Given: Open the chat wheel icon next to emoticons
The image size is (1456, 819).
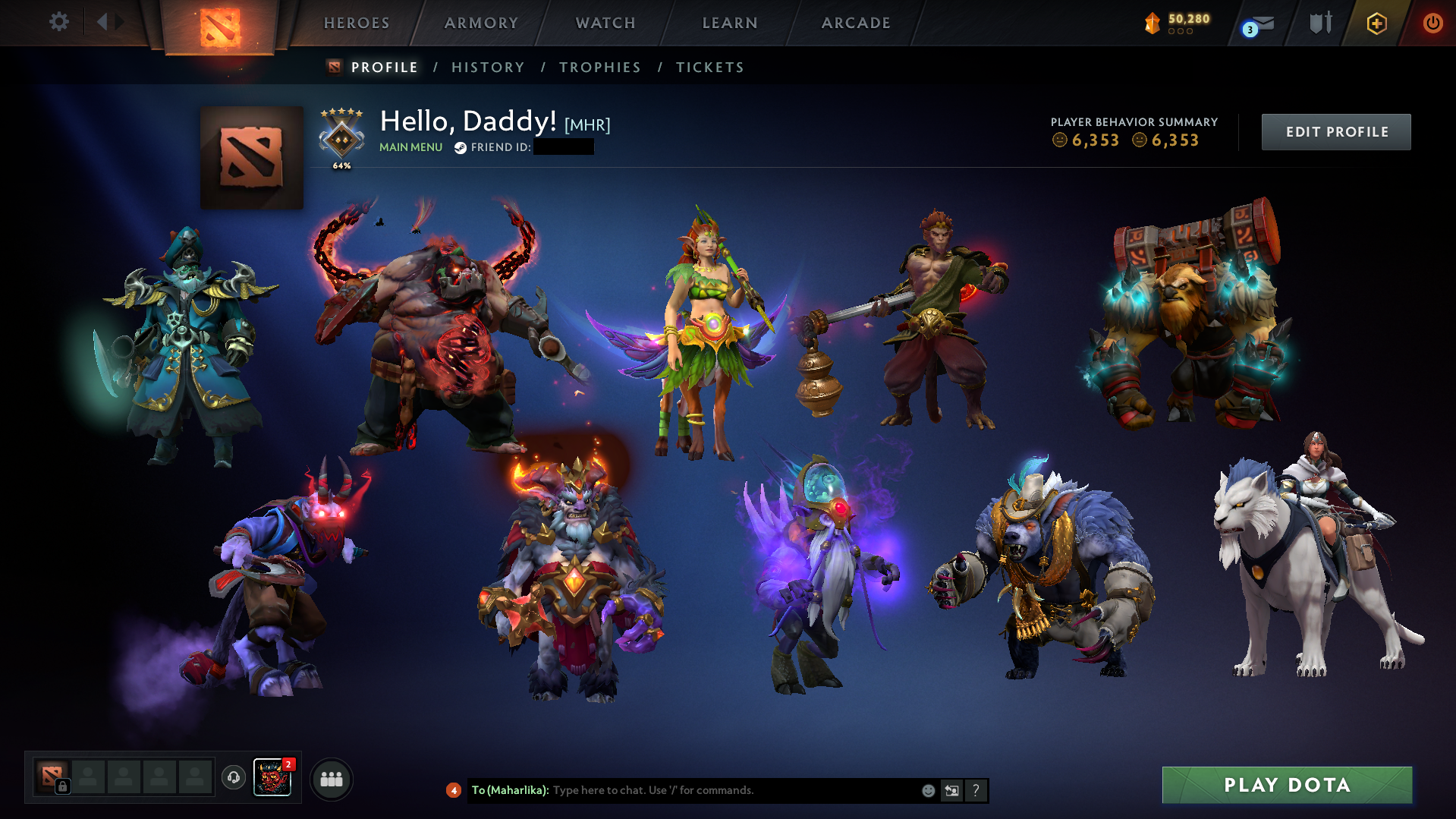Looking at the screenshot, I should pyautogui.click(x=952, y=790).
